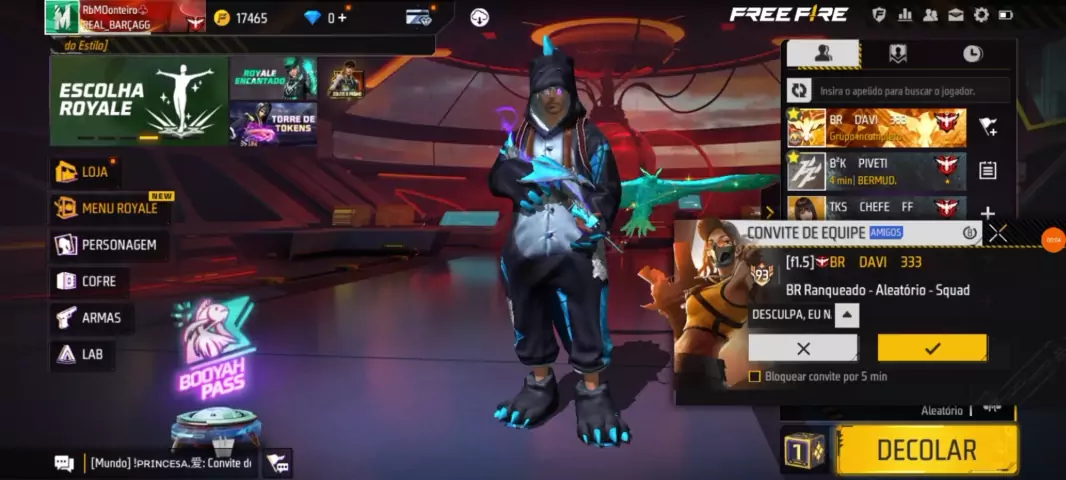The width and height of the screenshot is (1066, 480).
Task: Start the match with the DECOLAR button
Action: [x=926, y=450]
